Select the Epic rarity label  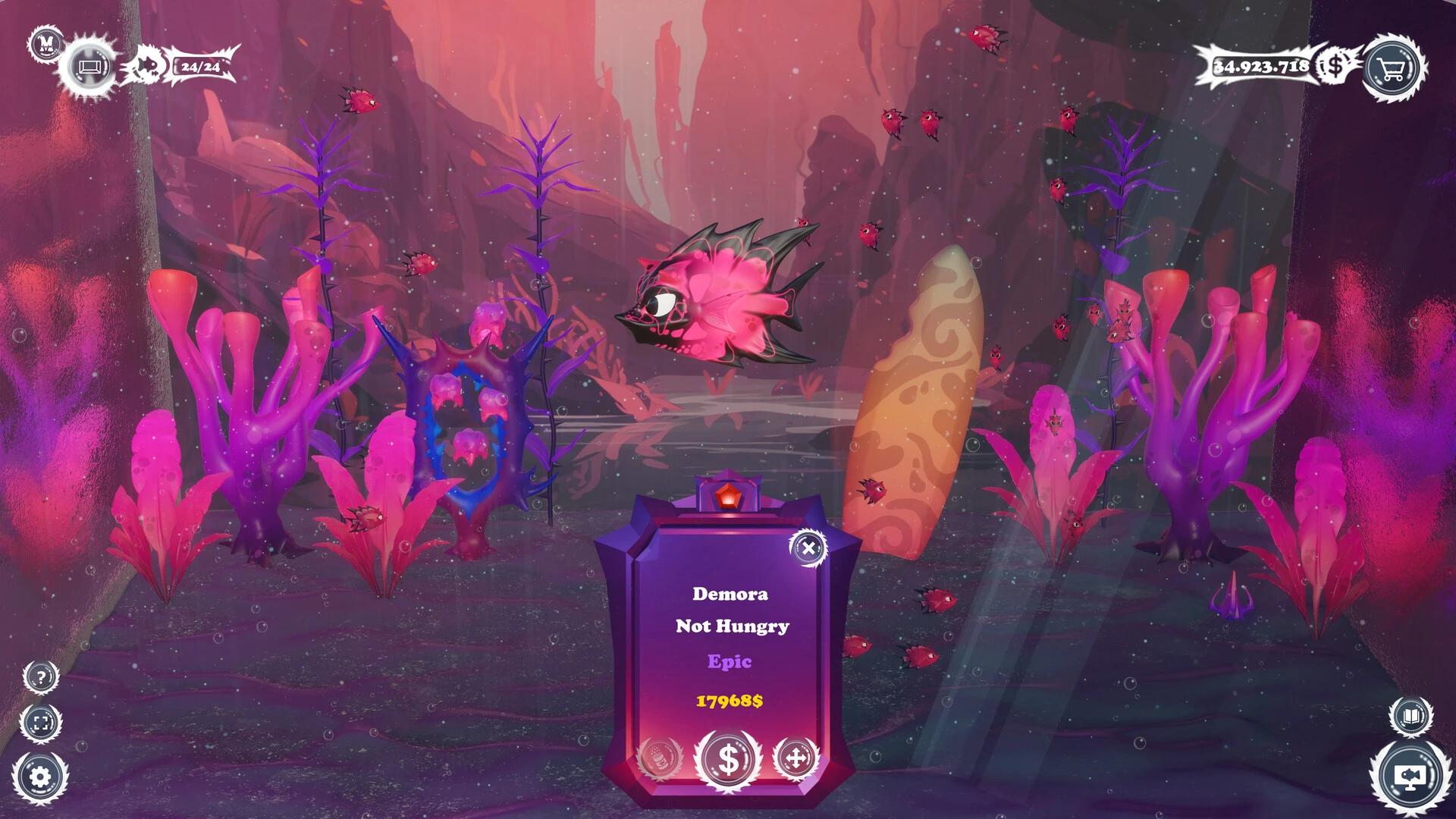[730, 662]
